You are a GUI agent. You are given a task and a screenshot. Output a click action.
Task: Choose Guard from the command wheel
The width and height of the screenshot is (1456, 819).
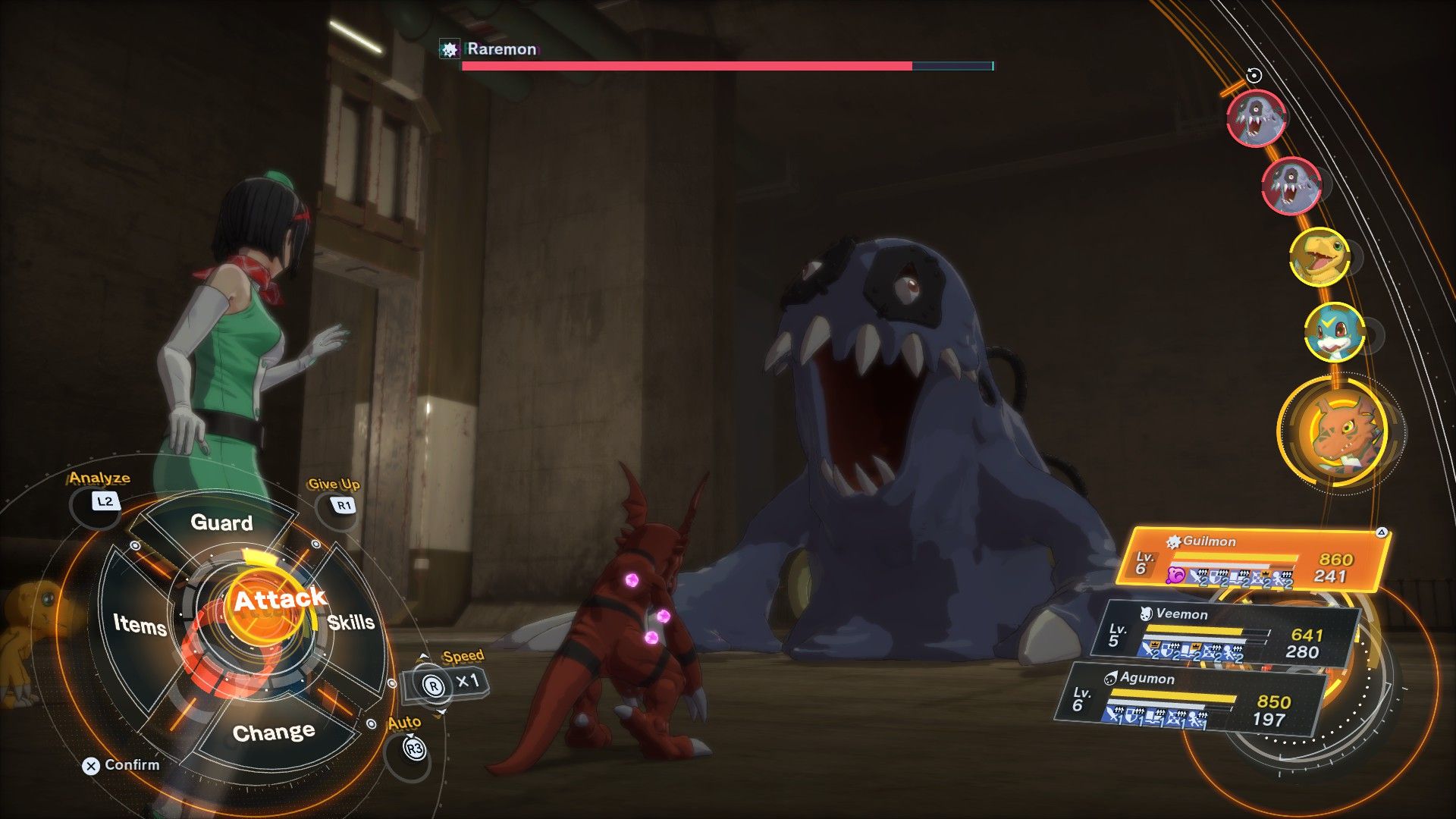click(x=221, y=522)
